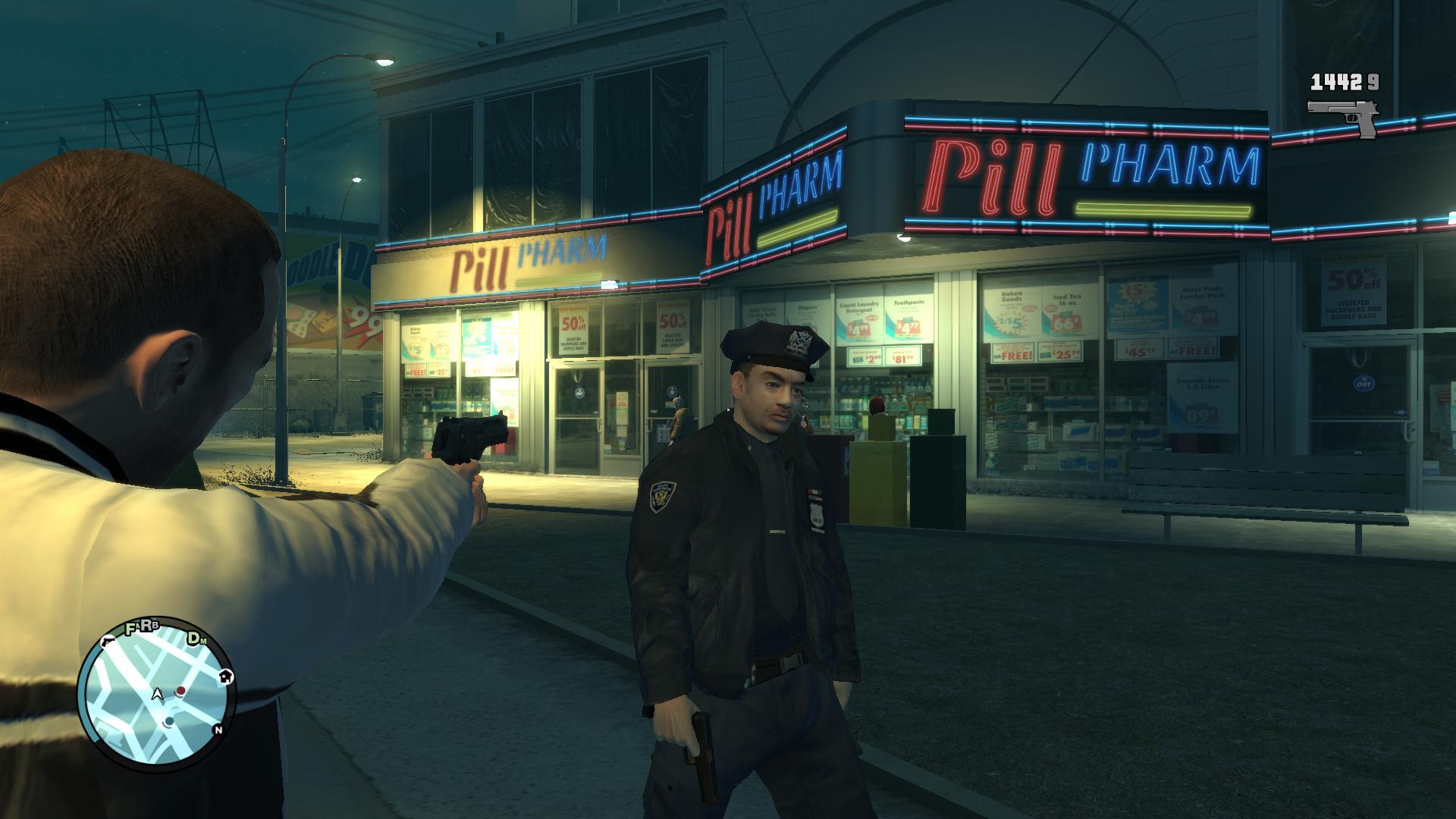Select the player arrow on the radar
This screenshot has height=819, width=1456.
point(158,693)
